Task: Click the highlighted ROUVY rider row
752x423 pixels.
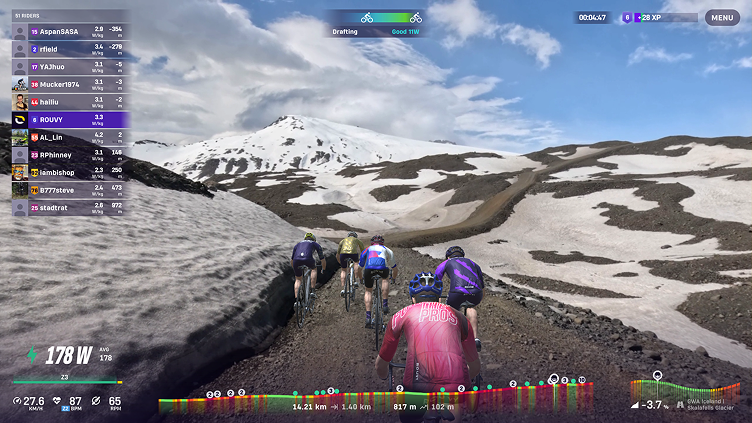Action: pyautogui.click(x=69, y=119)
